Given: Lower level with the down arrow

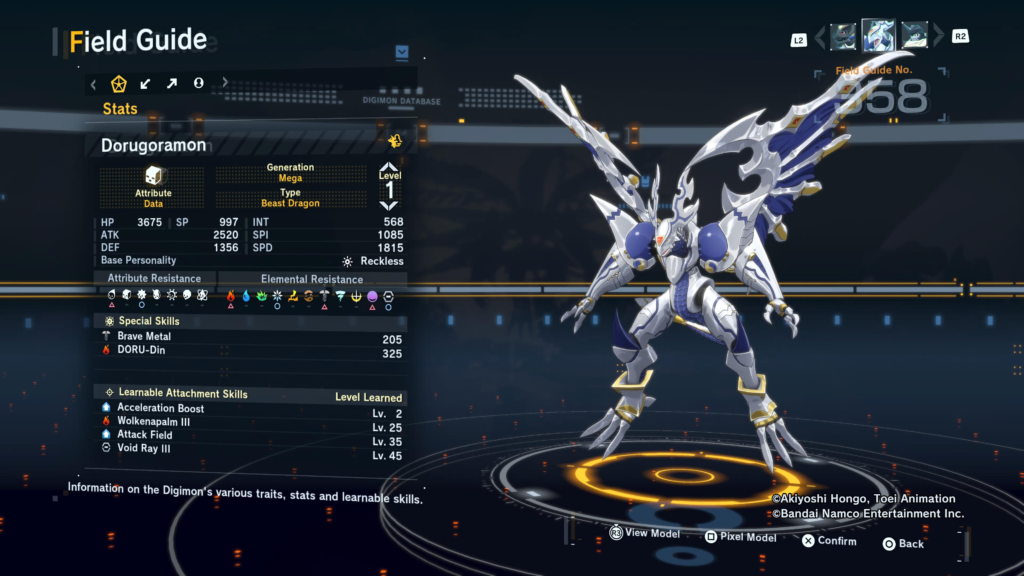Looking at the screenshot, I should (x=390, y=205).
